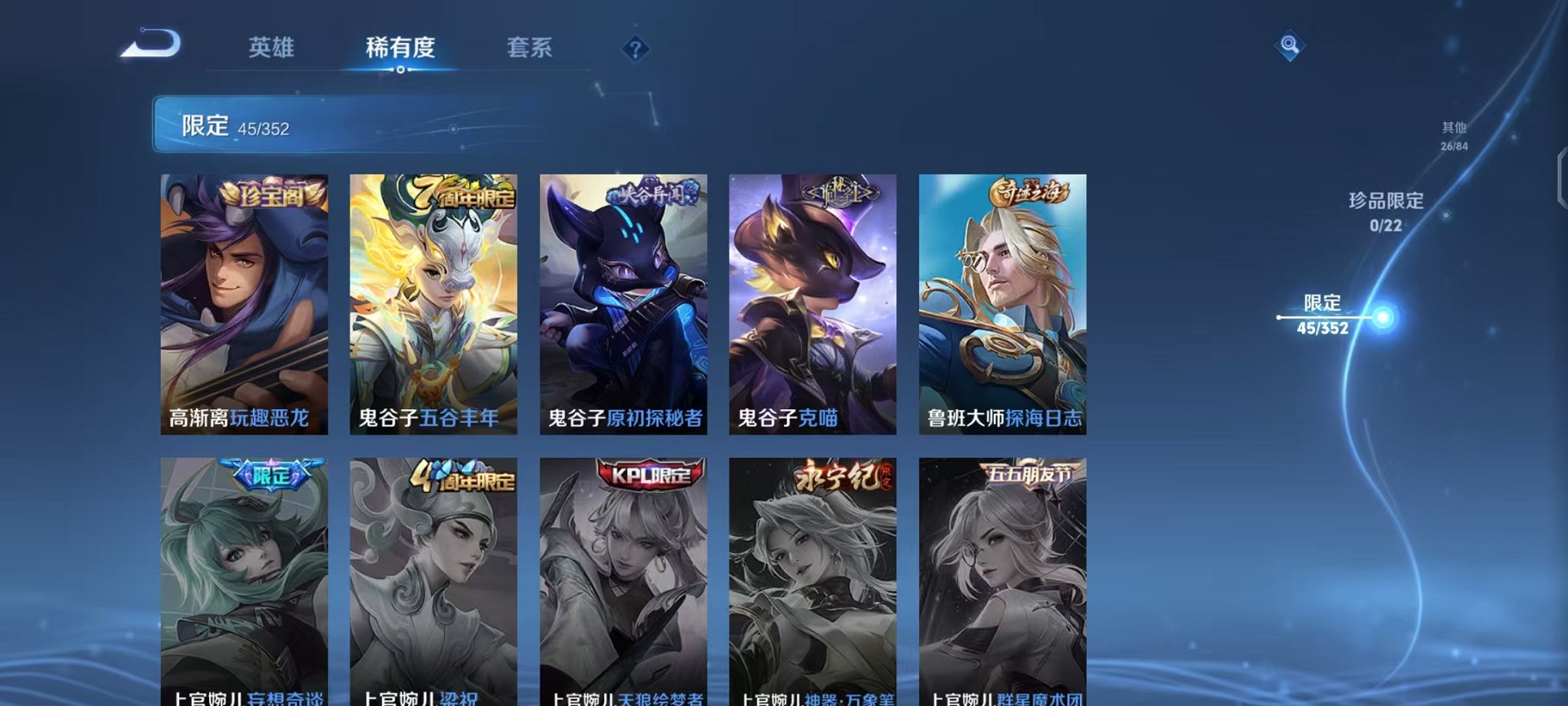Select the 稀有度 tab
1568x706 pixels.
coord(400,46)
